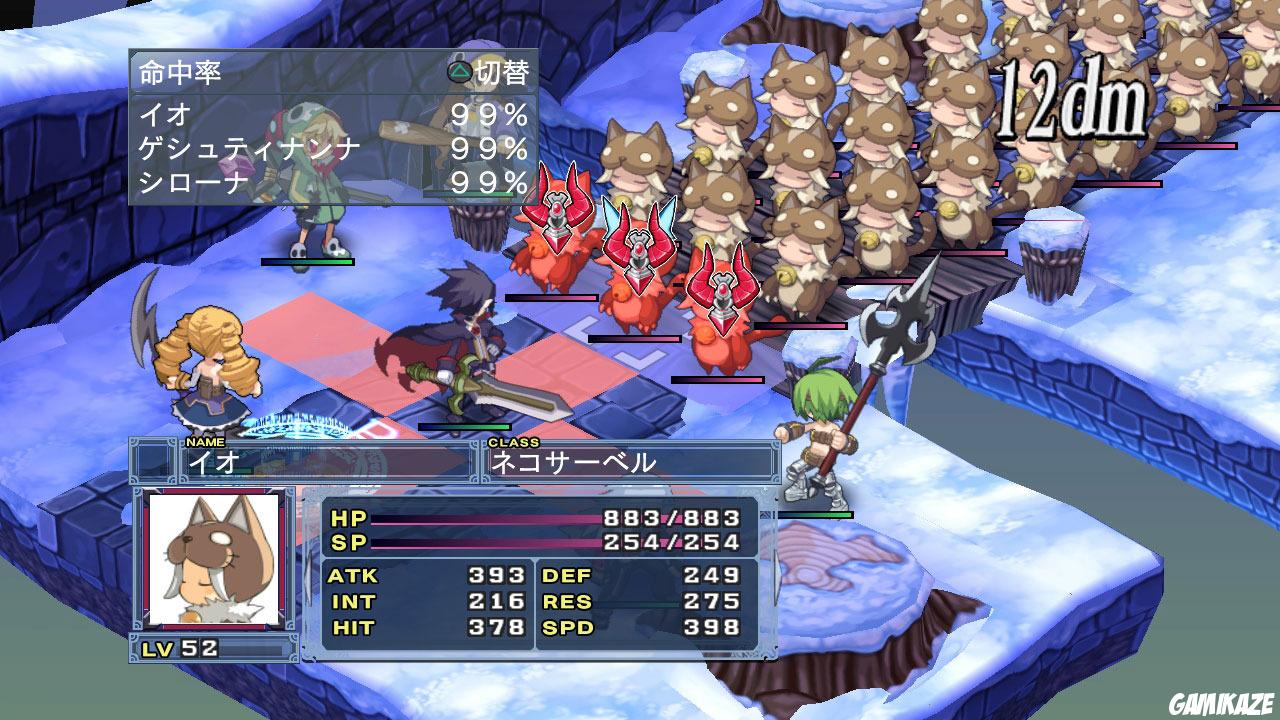Open the ネコサーベル class details
1280x720 pixels.
(x=580, y=463)
